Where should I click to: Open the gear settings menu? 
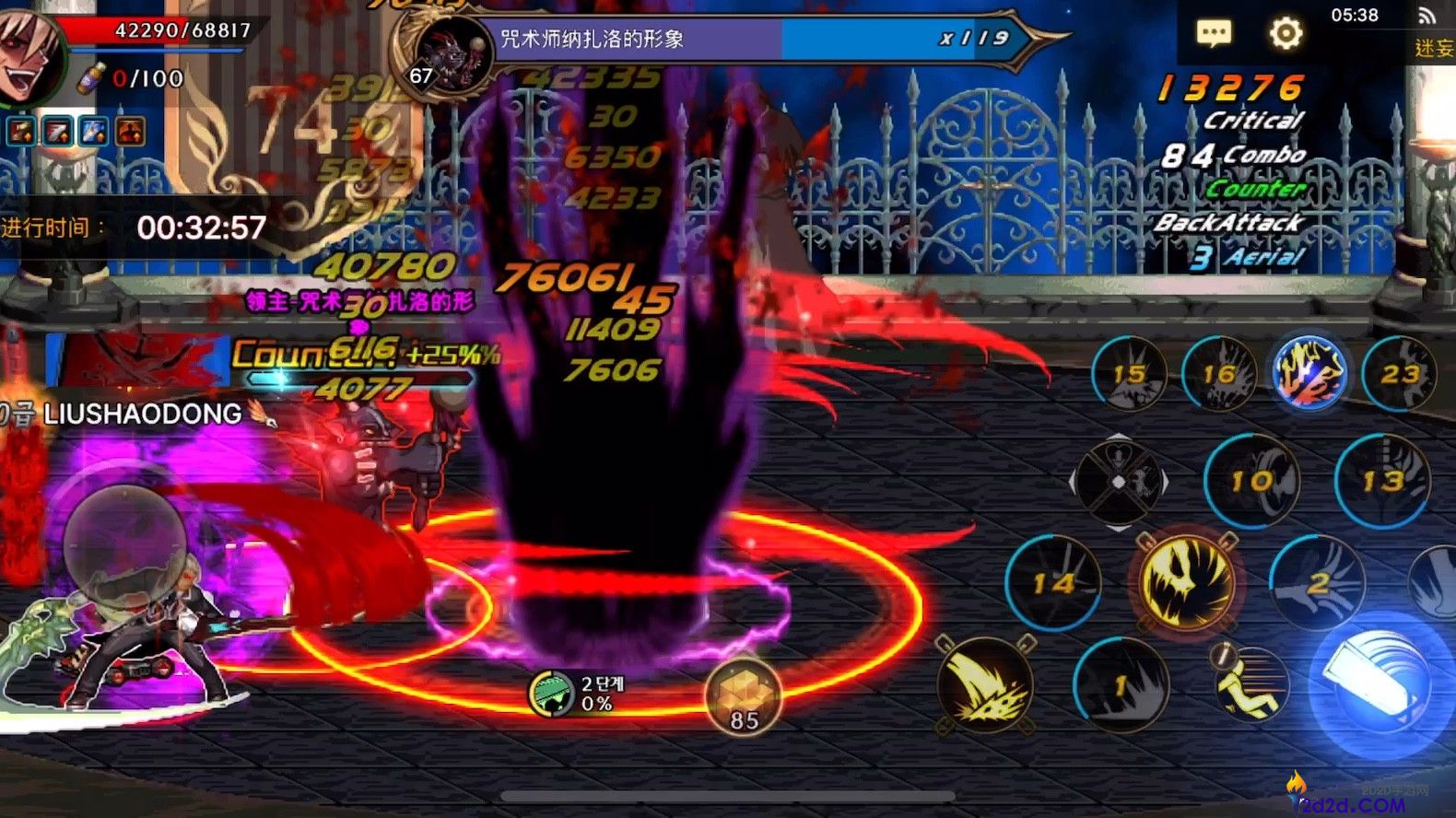pyautogui.click(x=1286, y=34)
